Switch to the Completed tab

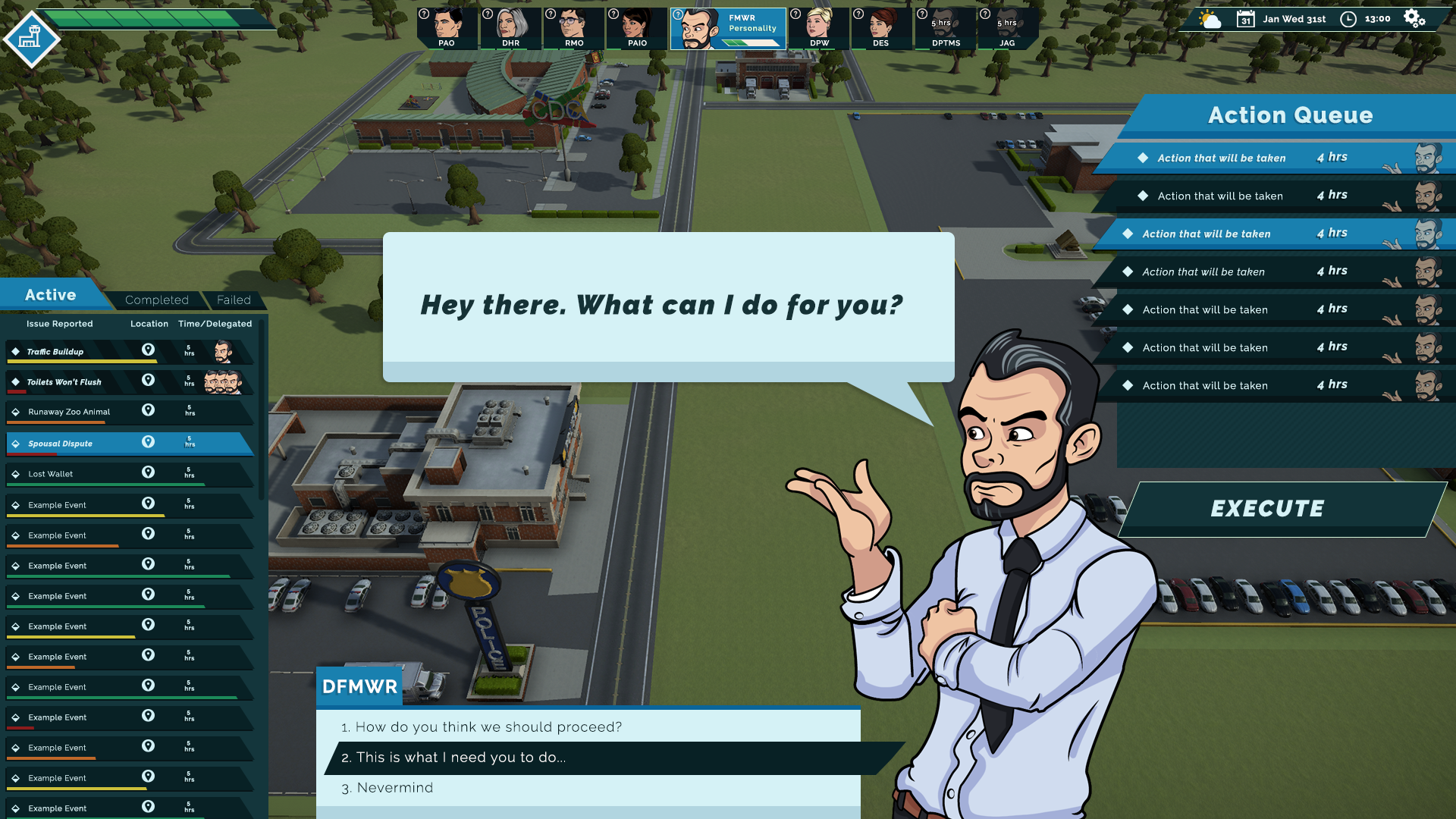click(156, 300)
